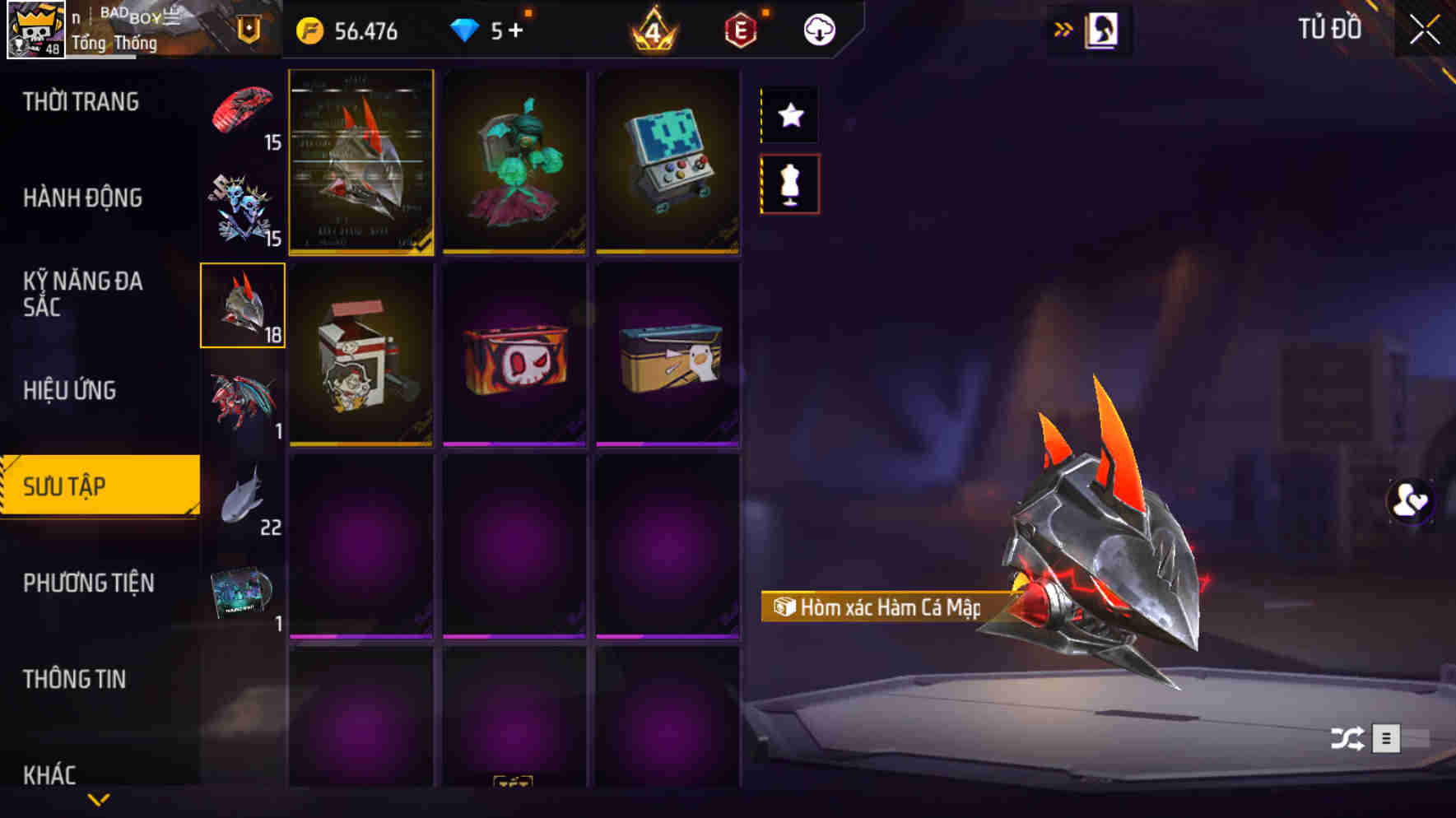Toggle the friend preview icon on right edge

click(1409, 502)
